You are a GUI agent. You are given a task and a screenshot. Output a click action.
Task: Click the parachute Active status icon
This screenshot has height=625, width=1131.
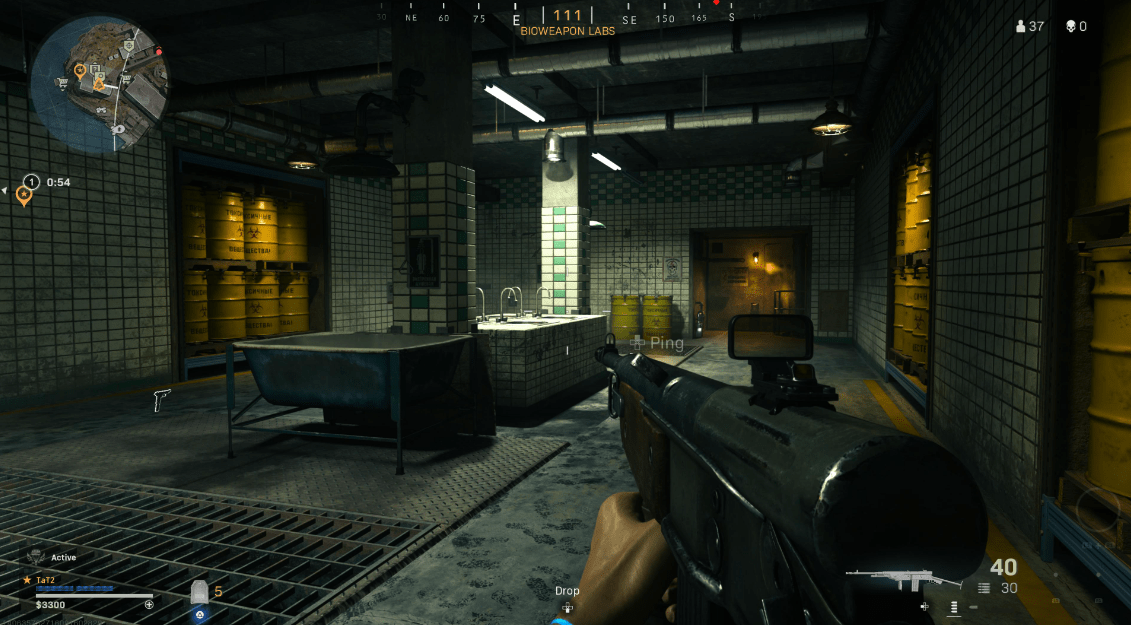(x=36, y=556)
